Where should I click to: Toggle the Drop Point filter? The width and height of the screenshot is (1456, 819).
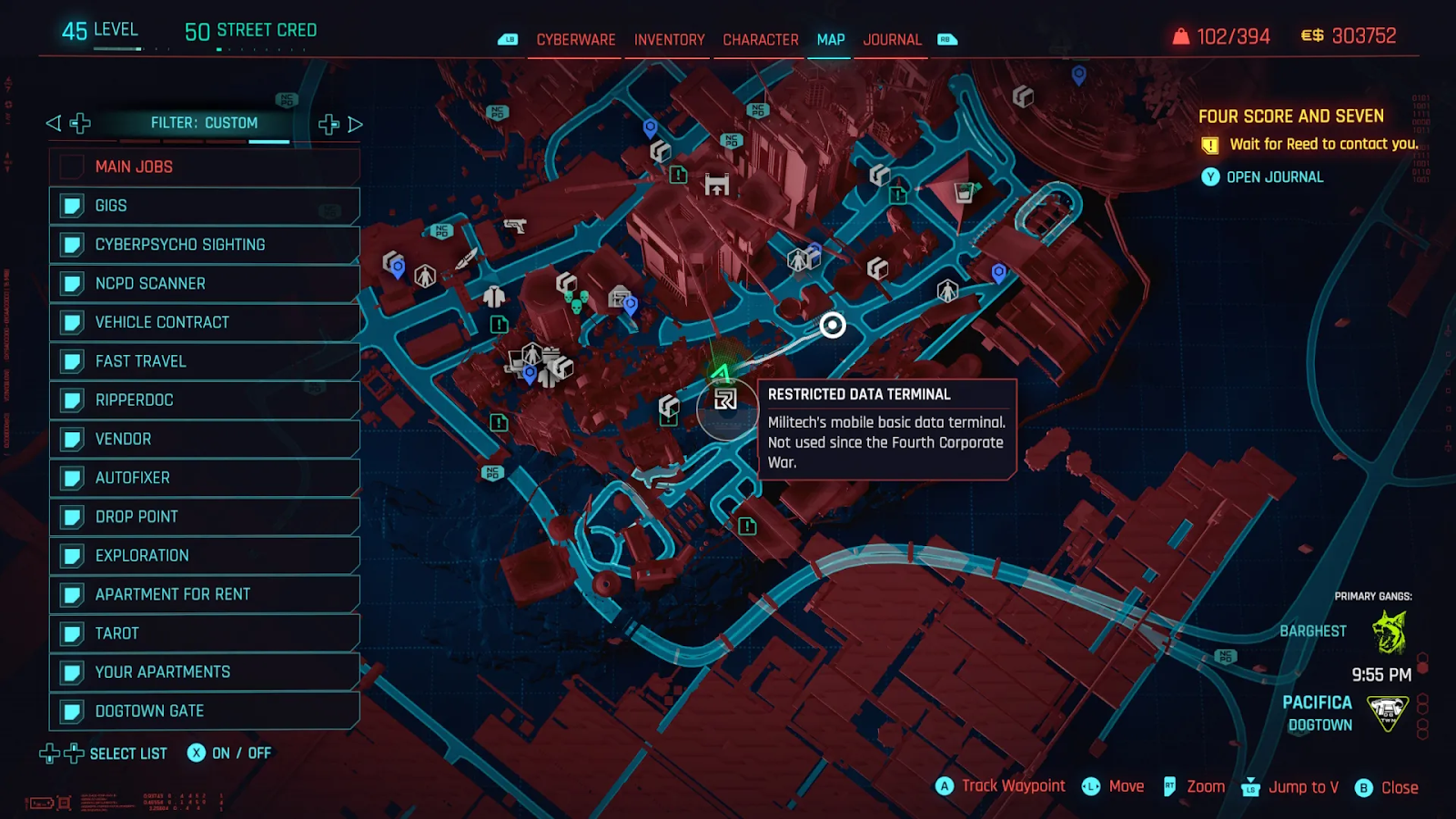pyautogui.click(x=205, y=517)
